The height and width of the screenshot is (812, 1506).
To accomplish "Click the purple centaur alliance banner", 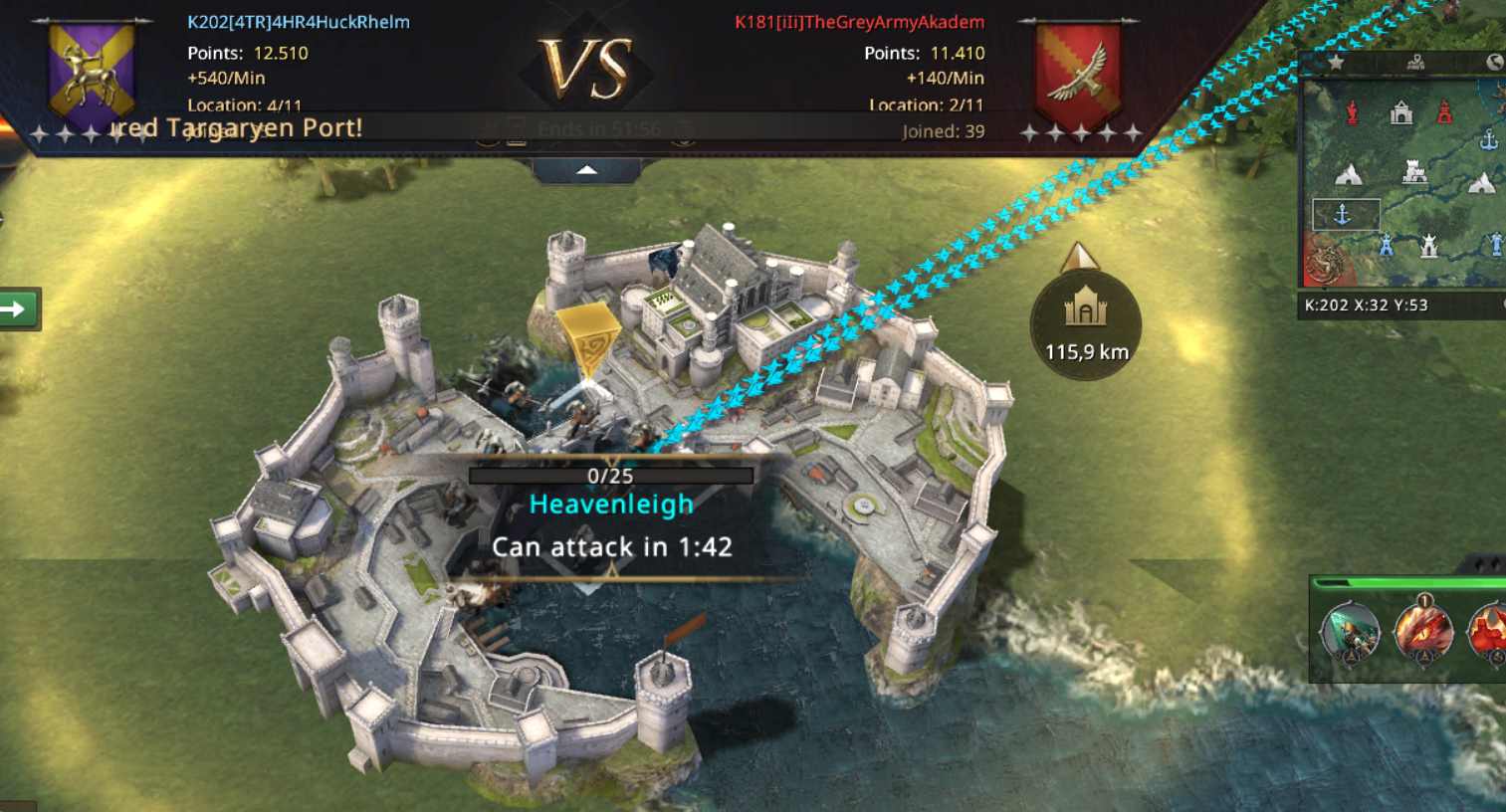I will 92,70.
